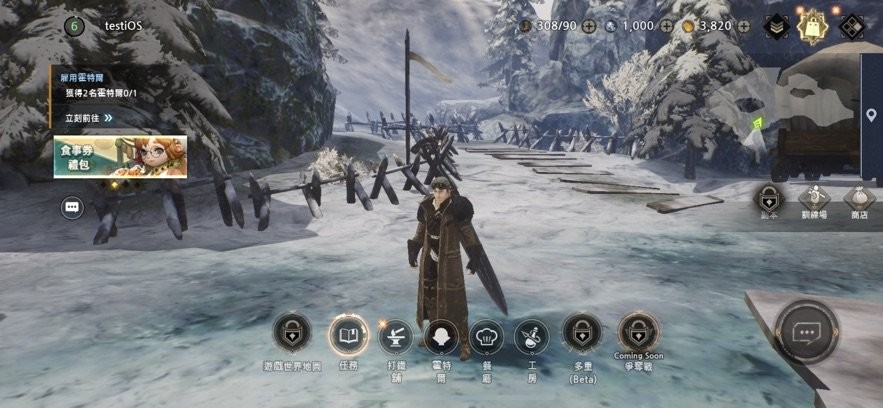Screen dimensions: 883x408
Task: Tap the locked 多重 (Beta) icon
Action: 582,333
